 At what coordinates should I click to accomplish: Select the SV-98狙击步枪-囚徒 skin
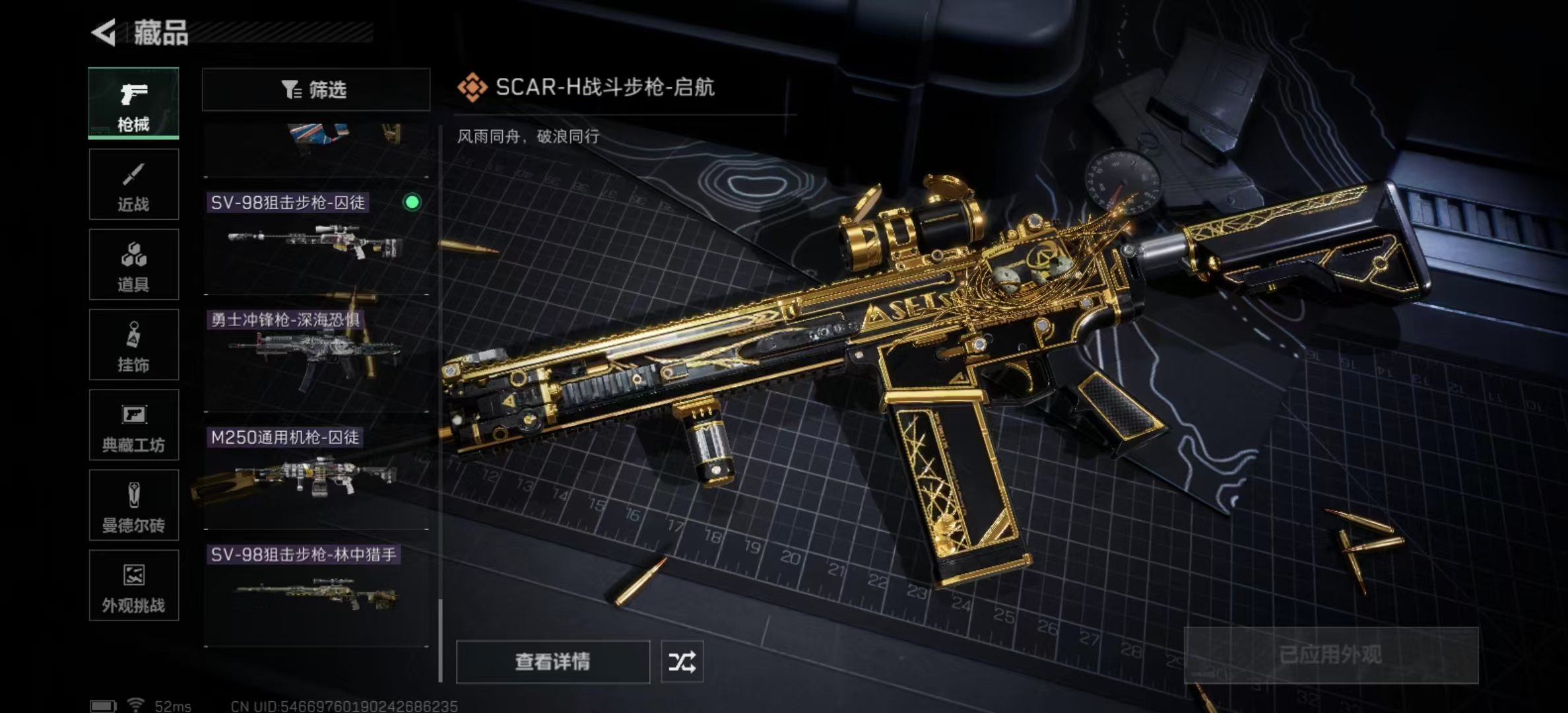click(x=315, y=241)
